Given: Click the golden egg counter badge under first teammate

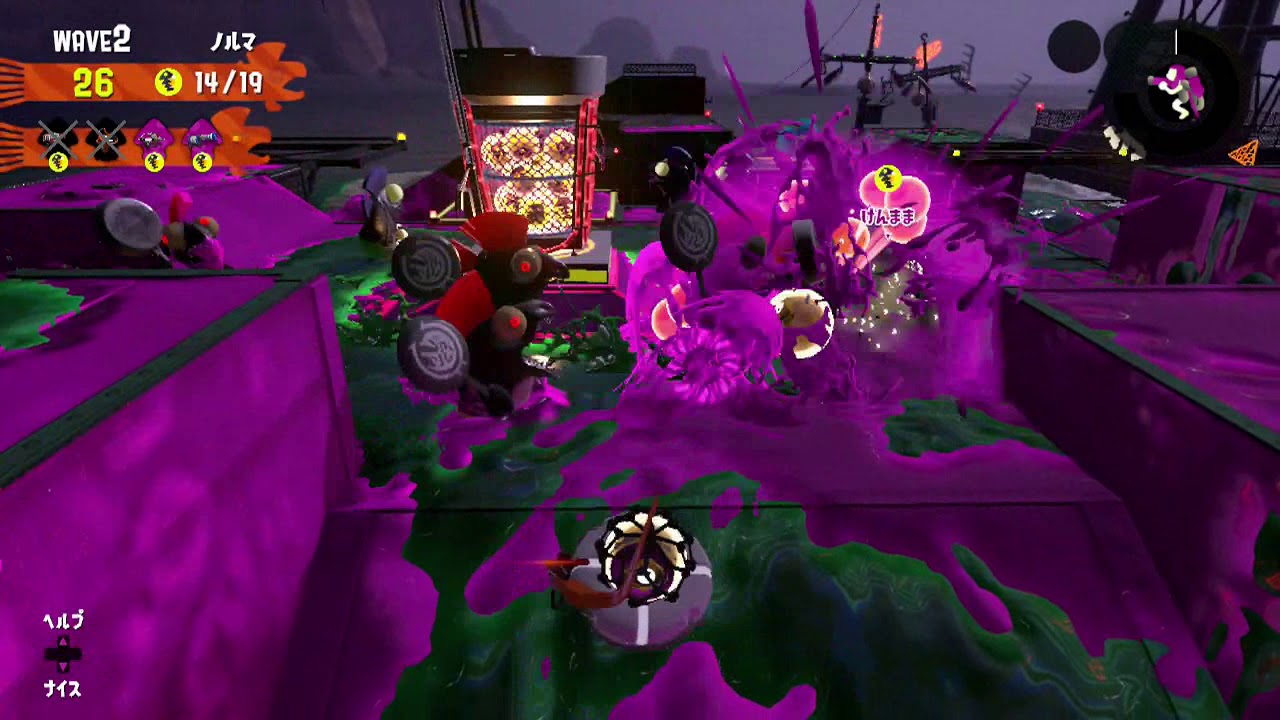Looking at the screenshot, I should pos(58,160).
